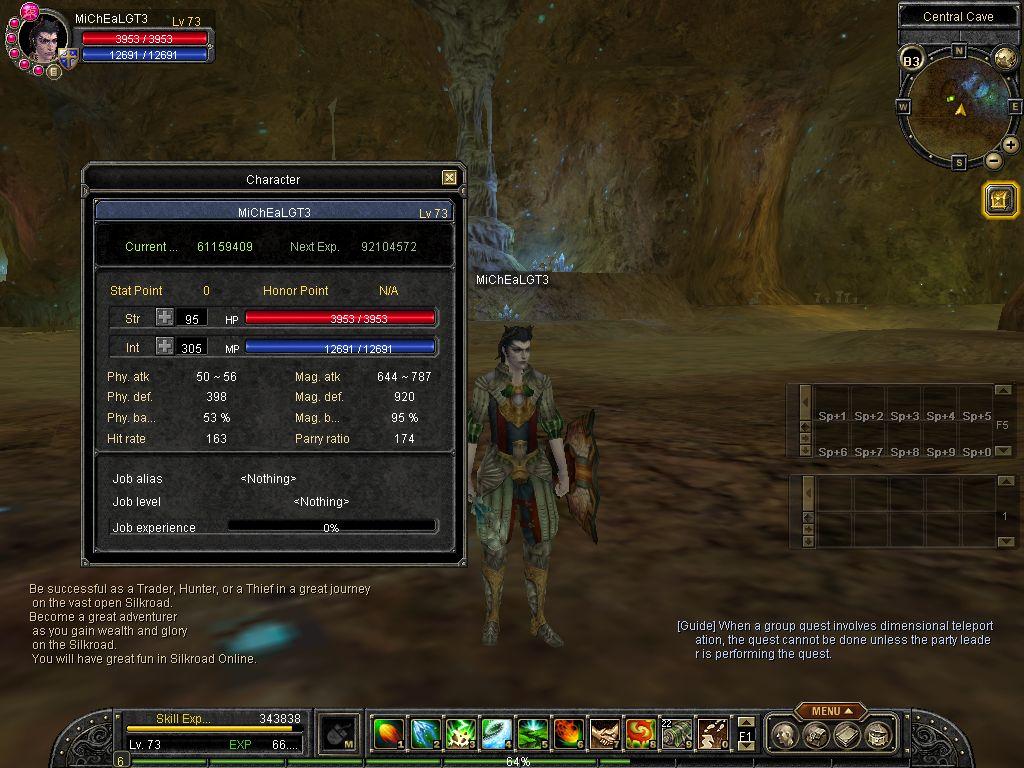Increase the Int stat with plus button

(x=164, y=347)
